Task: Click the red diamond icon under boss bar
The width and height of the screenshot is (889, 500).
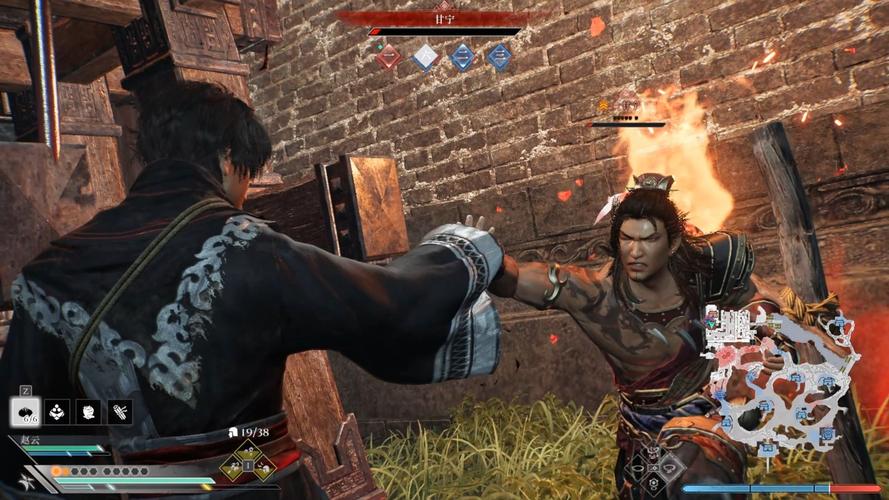Action: coord(388,57)
